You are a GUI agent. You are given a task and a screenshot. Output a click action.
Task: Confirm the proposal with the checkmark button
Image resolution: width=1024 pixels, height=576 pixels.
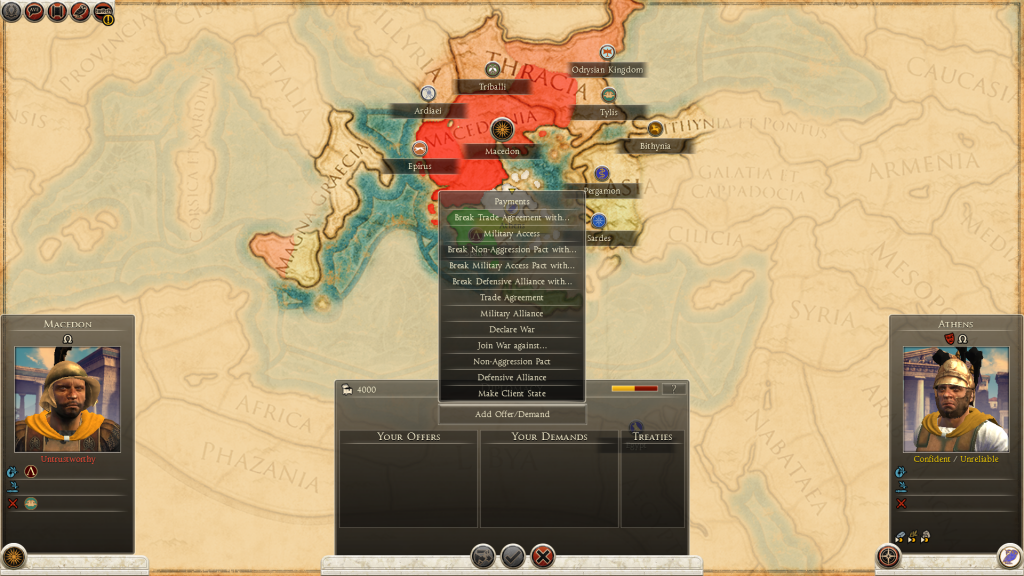pos(513,556)
